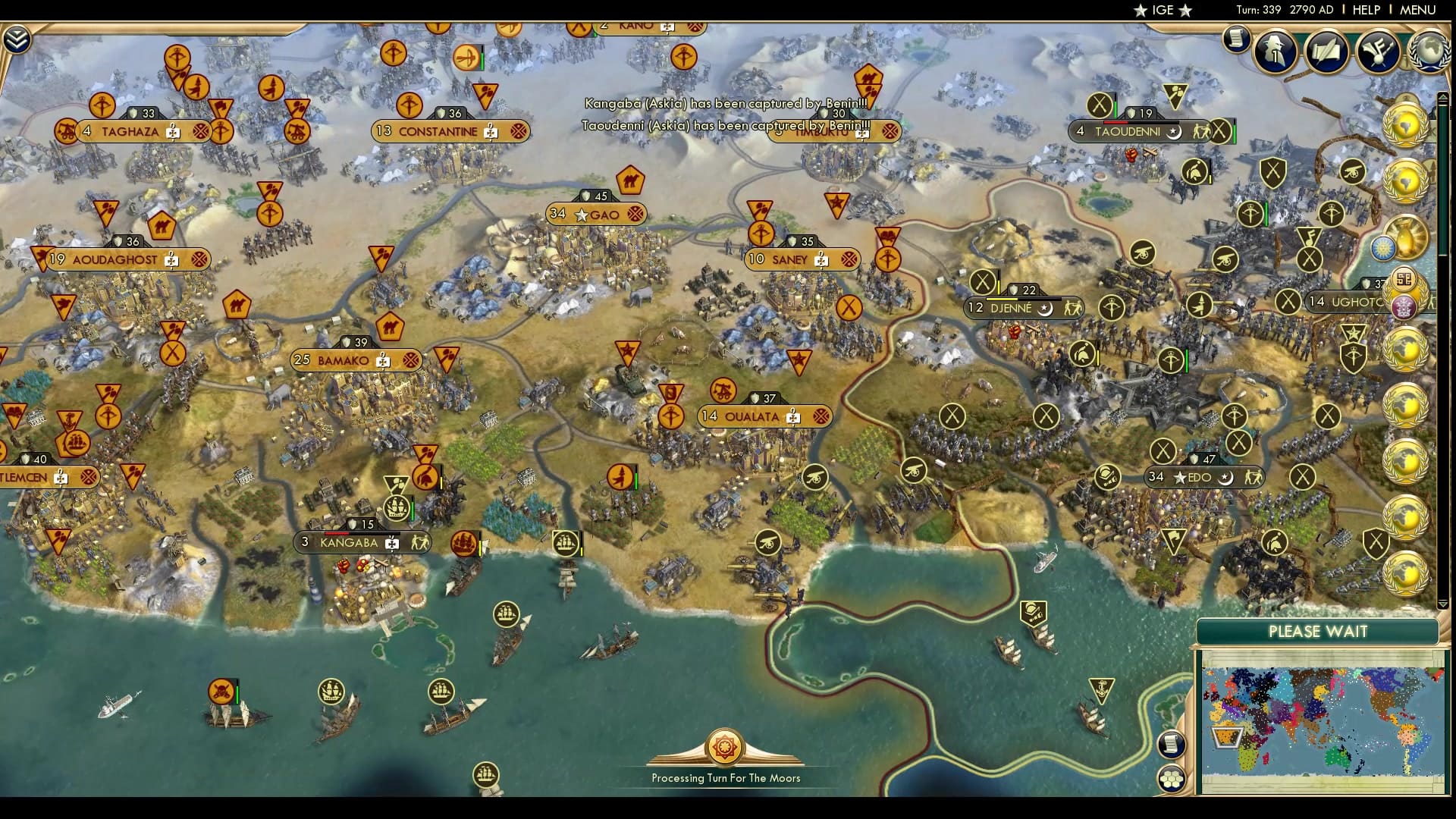
Task: Open HELP from the top bar
Action: (x=1367, y=11)
